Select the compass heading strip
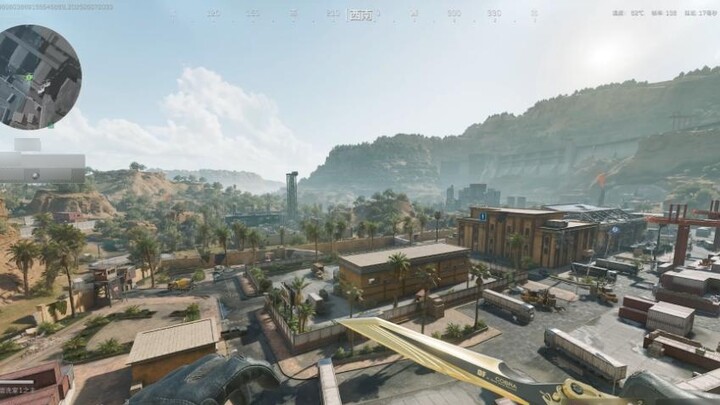 (358, 15)
